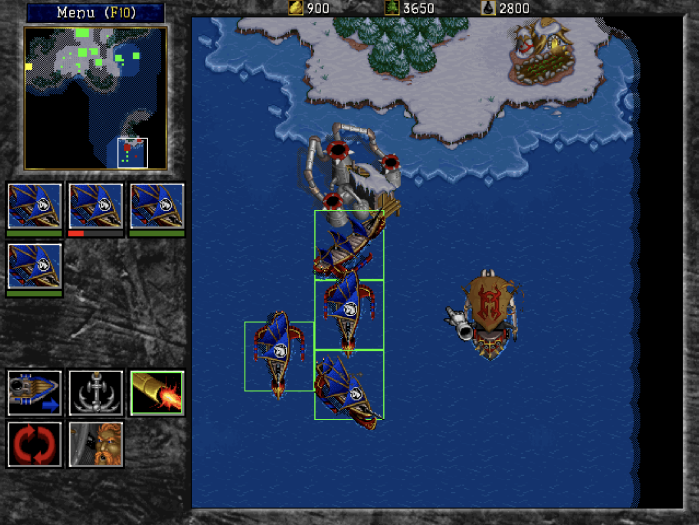Choose the anchor Stop command

click(x=96, y=393)
